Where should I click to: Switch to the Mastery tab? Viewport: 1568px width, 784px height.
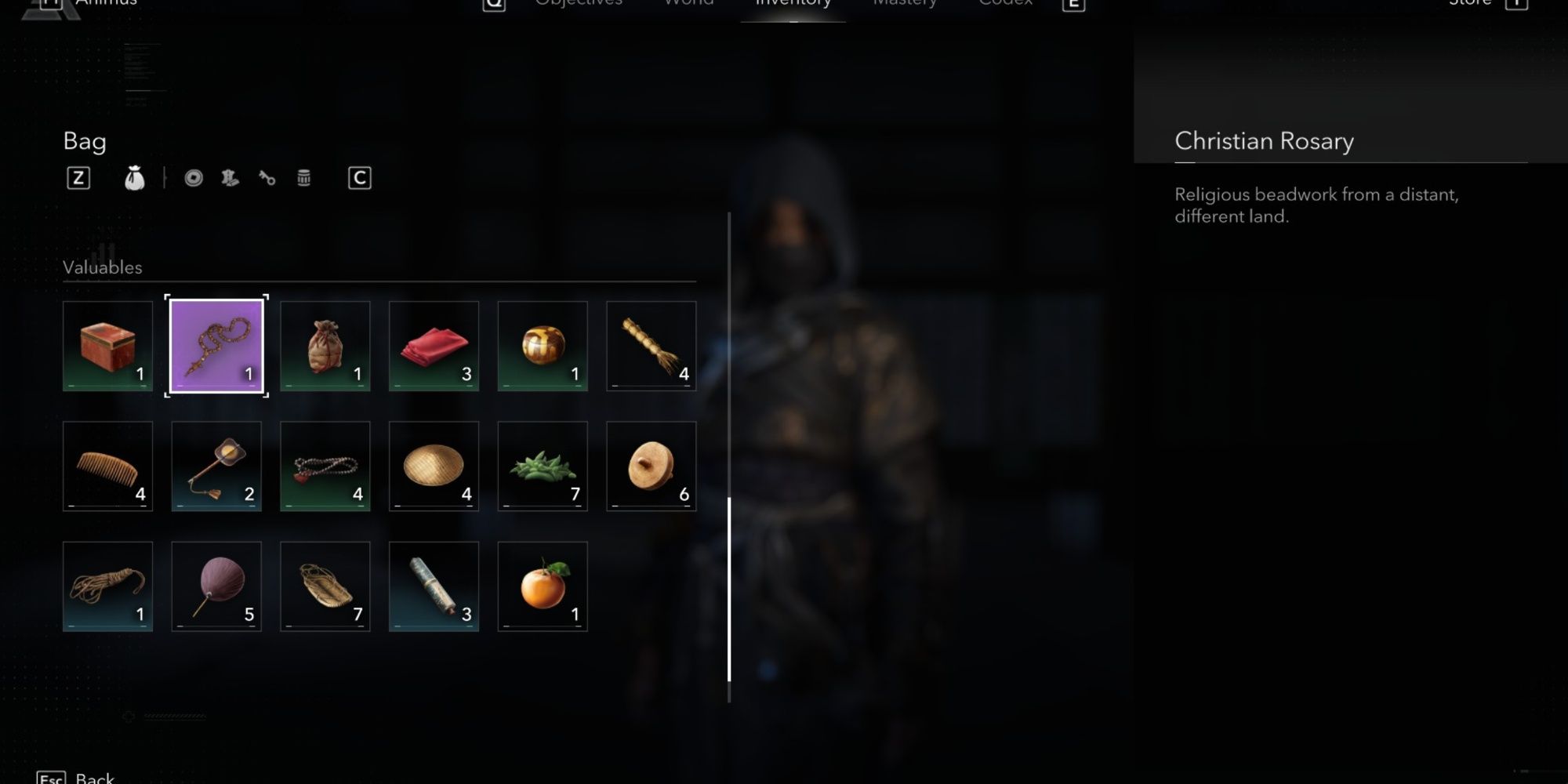pos(905,4)
